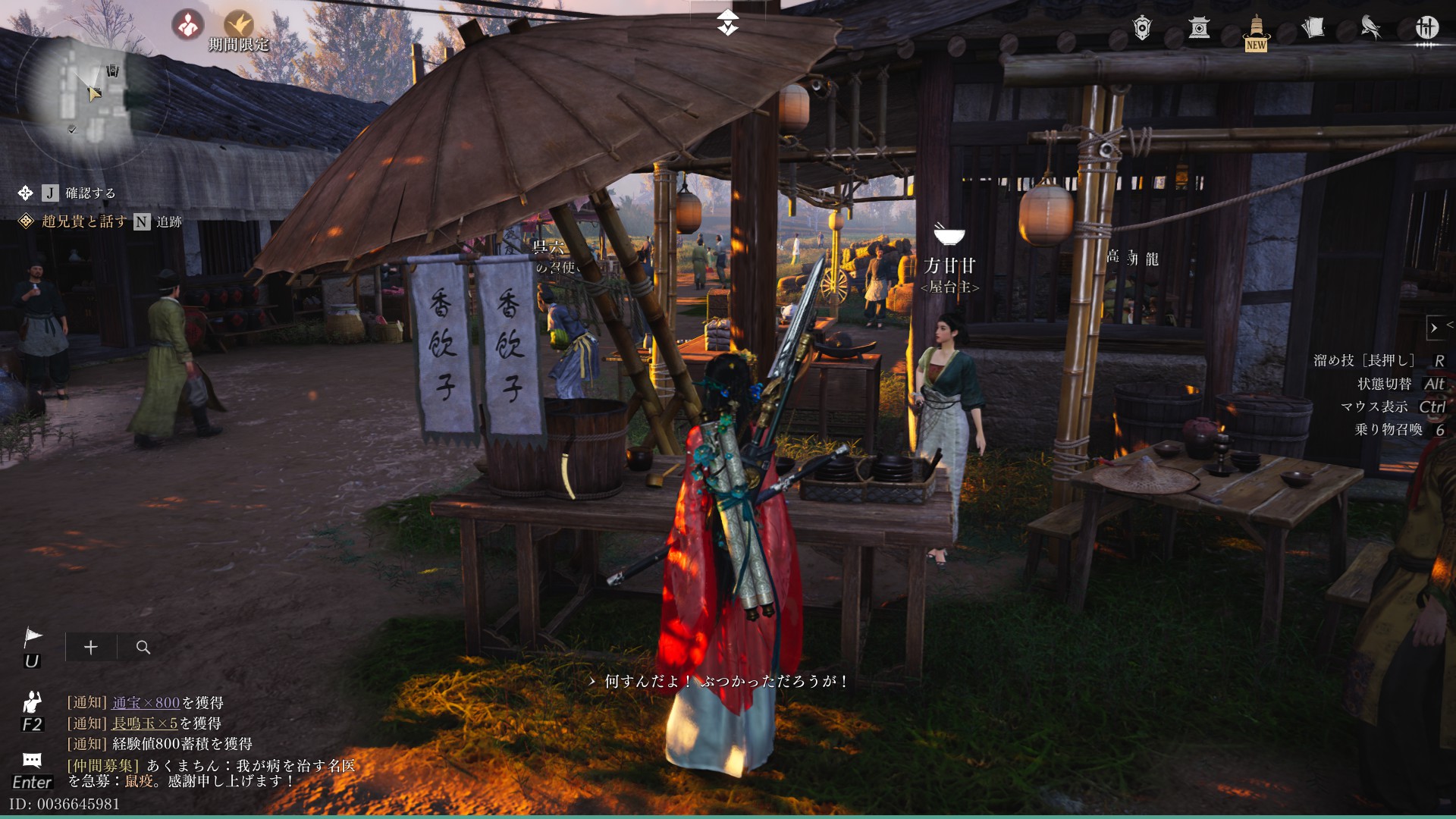The height and width of the screenshot is (819, 1456).
Task: Click the flag icon above the chat
Action: pyautogui.click(x=33, y=638)
